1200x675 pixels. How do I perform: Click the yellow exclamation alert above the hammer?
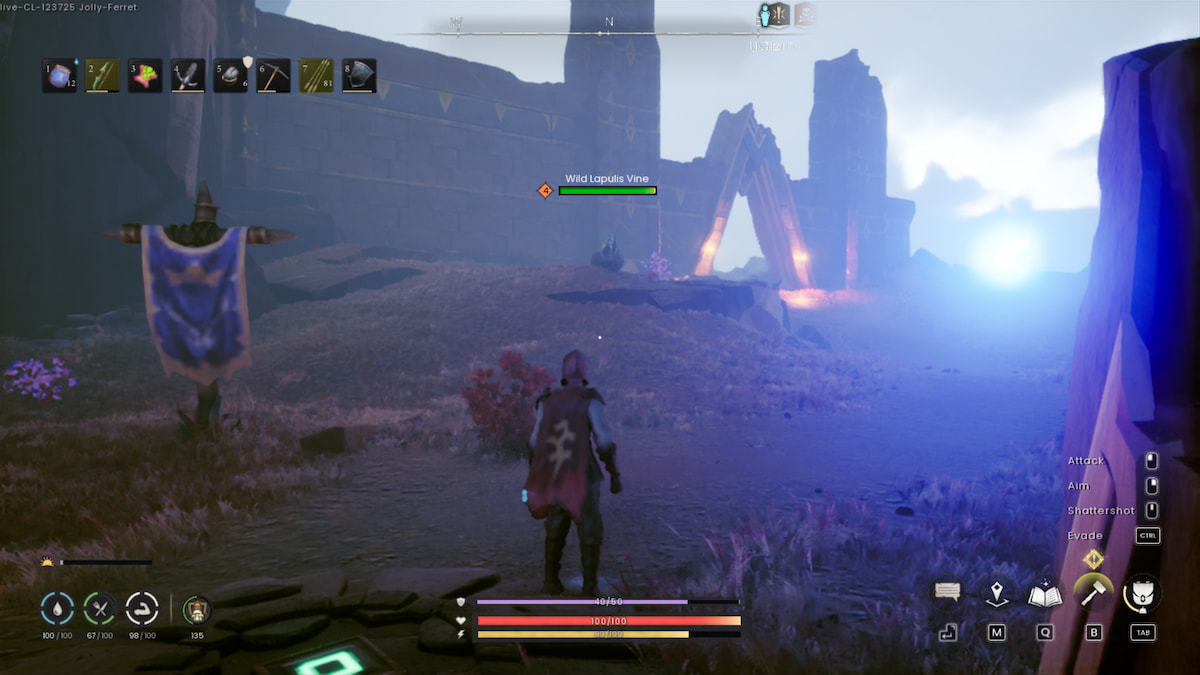pos(1094,559)
